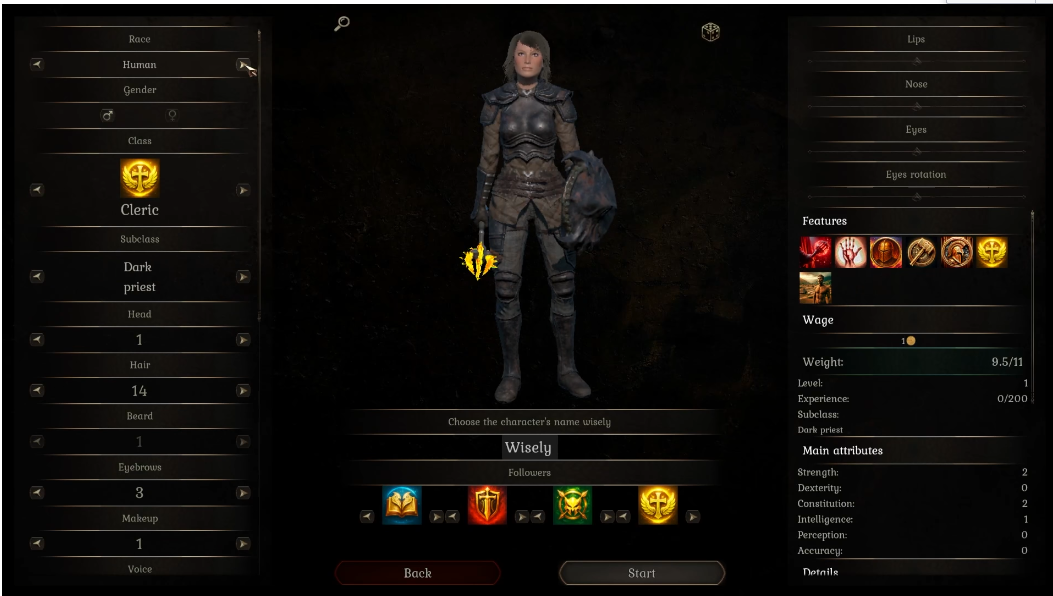Cycle to the next class after Cleric

(x=242, y=189)
